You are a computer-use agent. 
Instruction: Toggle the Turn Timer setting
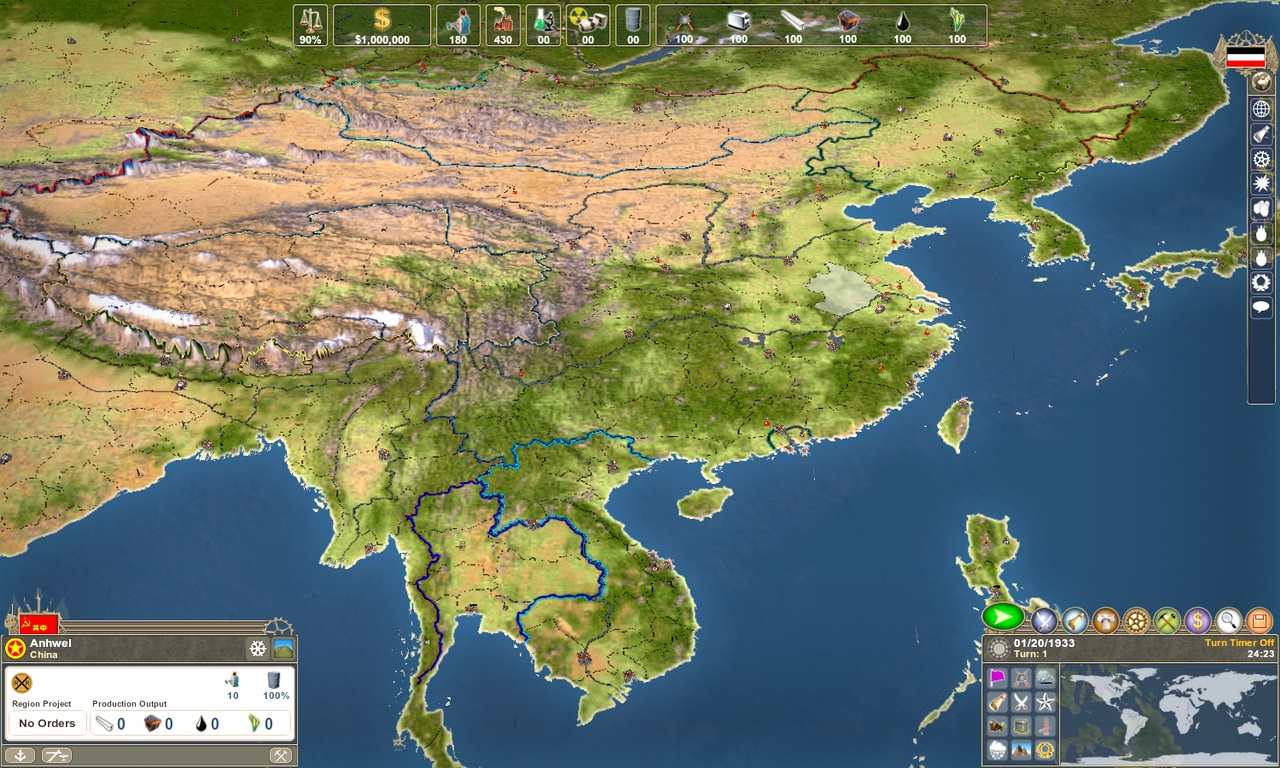click(x=1240, y=643)
